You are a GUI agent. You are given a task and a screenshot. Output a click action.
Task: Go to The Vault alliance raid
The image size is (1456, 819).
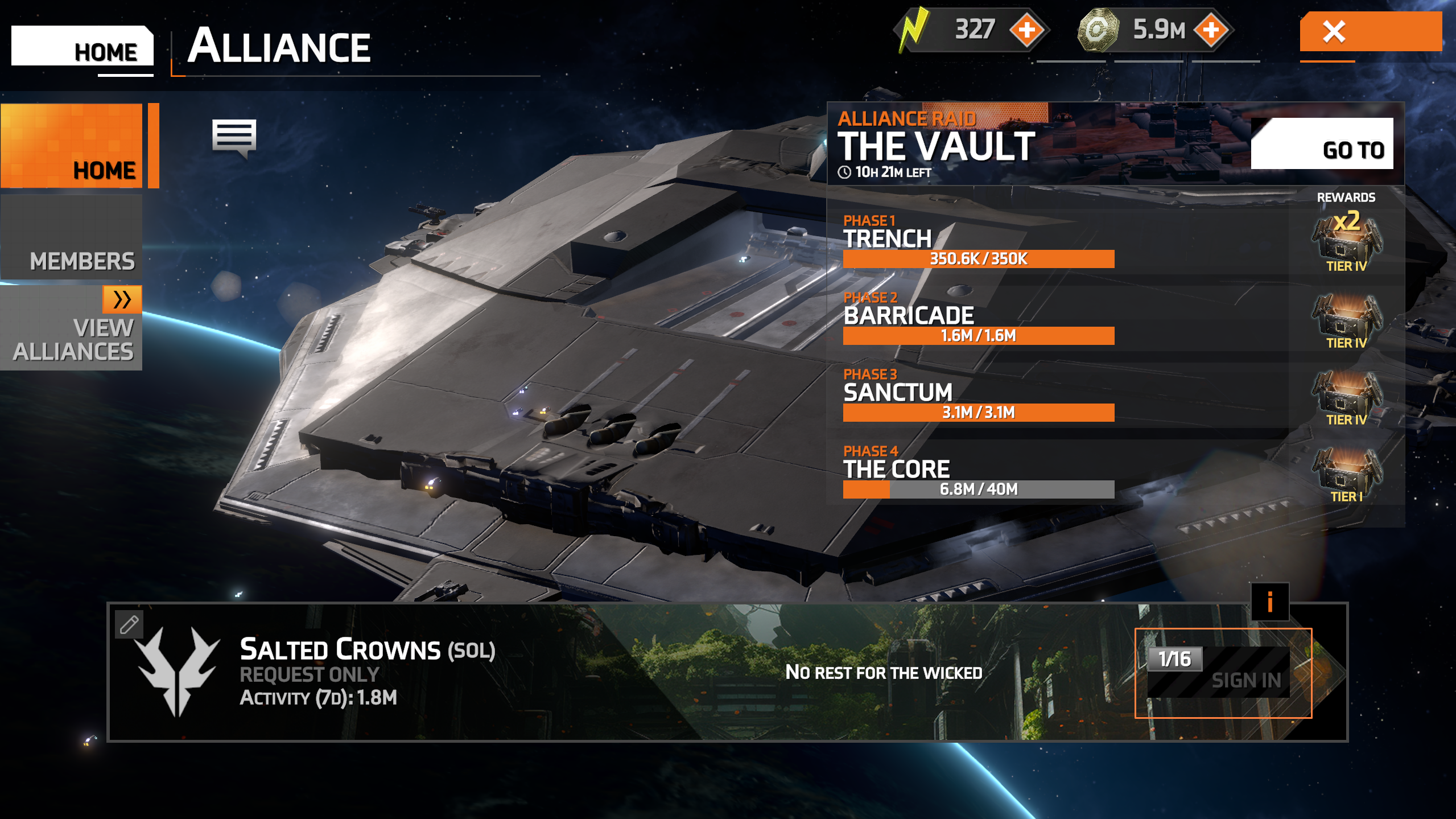click(x=1321, y=144)
